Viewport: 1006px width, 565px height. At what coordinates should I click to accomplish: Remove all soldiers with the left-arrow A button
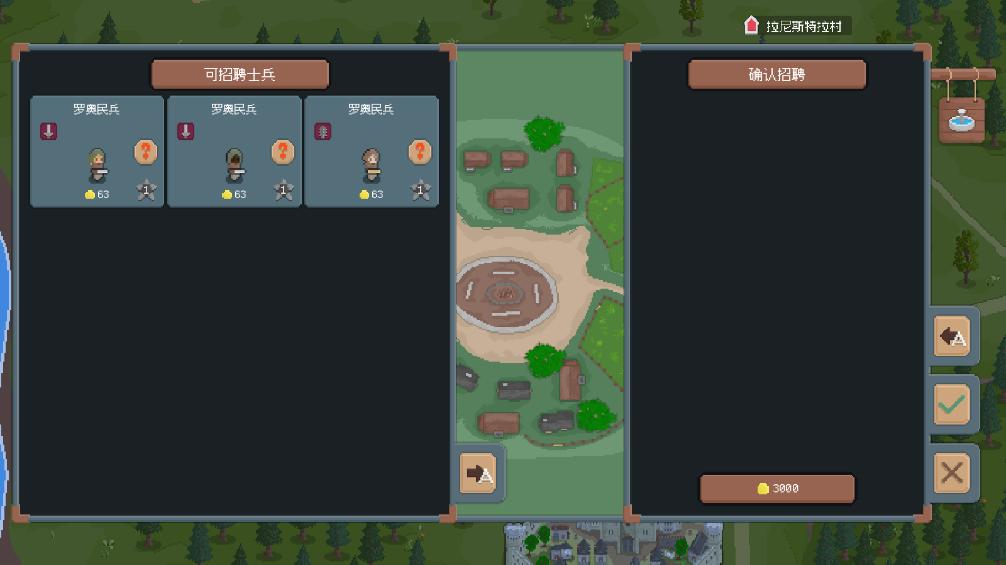point(952,336)
